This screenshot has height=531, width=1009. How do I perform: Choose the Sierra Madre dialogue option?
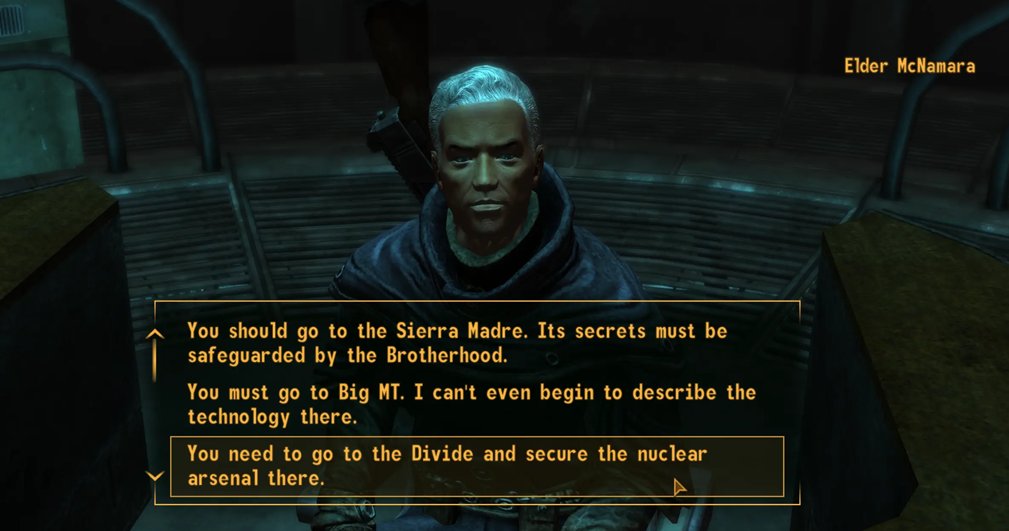[x=456, y=342]
